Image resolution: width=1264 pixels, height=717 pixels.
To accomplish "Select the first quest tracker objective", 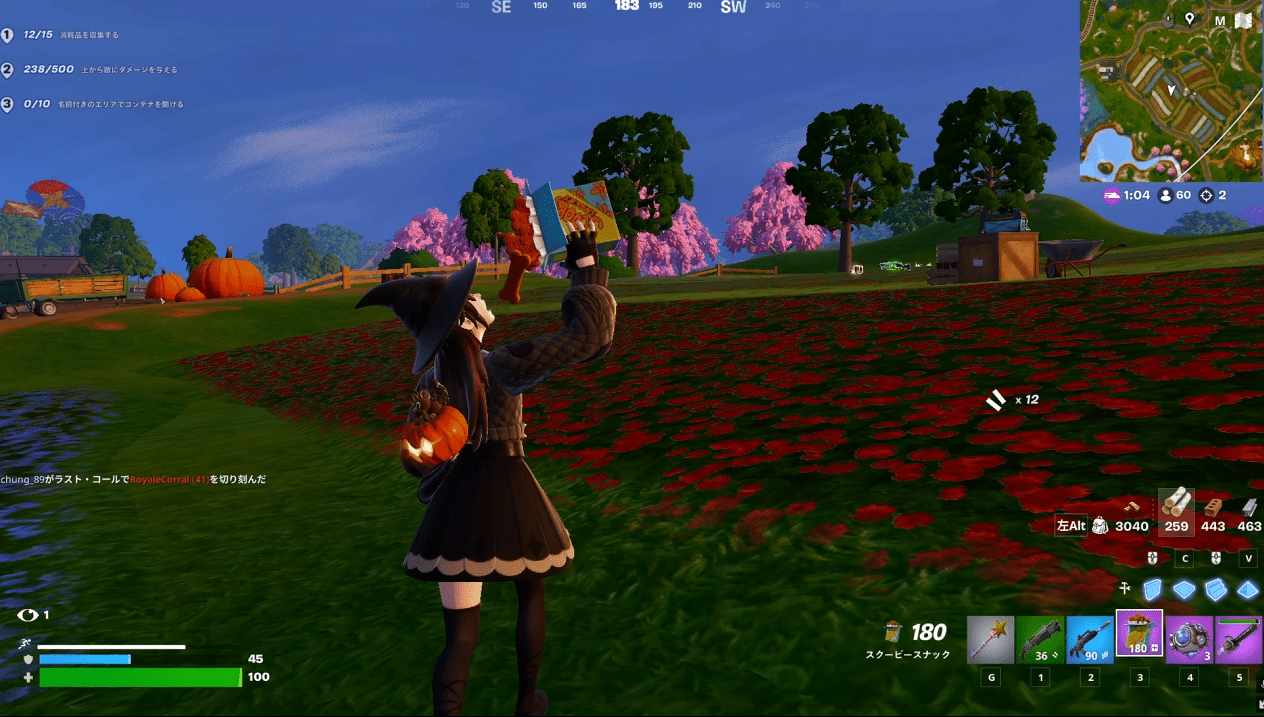I will (x=60, y=35).
